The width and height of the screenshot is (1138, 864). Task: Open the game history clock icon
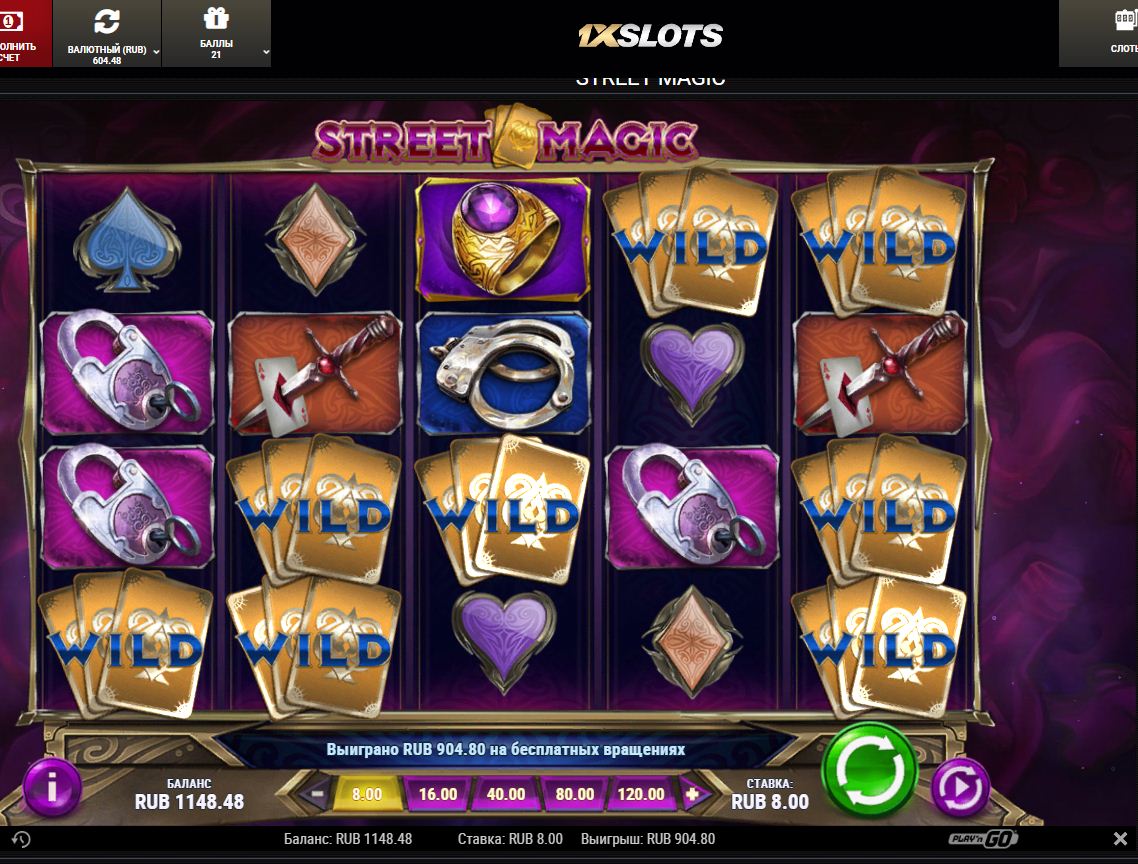coord(21,840)
